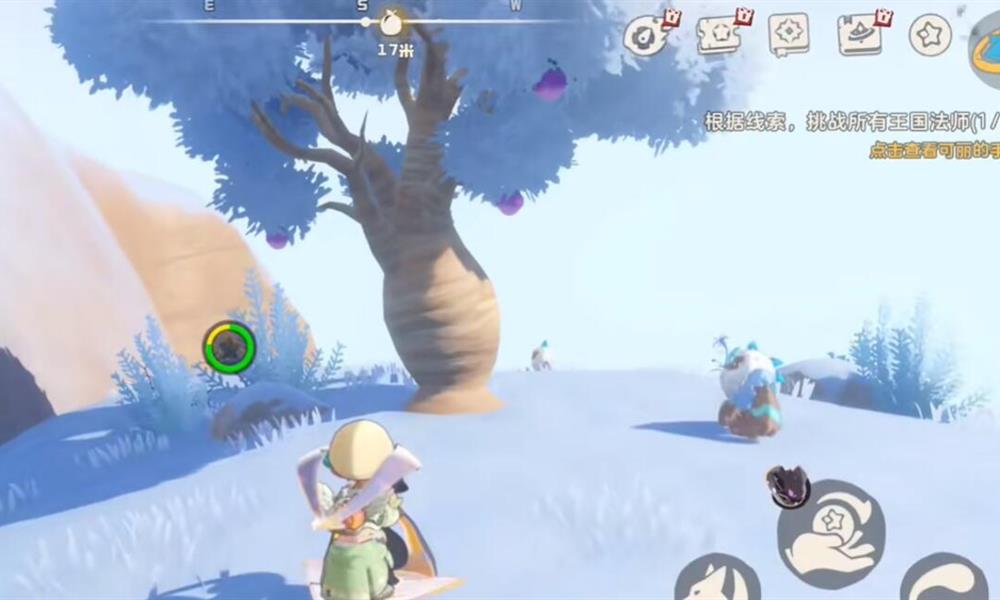This screenshot has width=1000, height=600.
Task: Open the wizard hat spellbook
Action: [859, 35]
